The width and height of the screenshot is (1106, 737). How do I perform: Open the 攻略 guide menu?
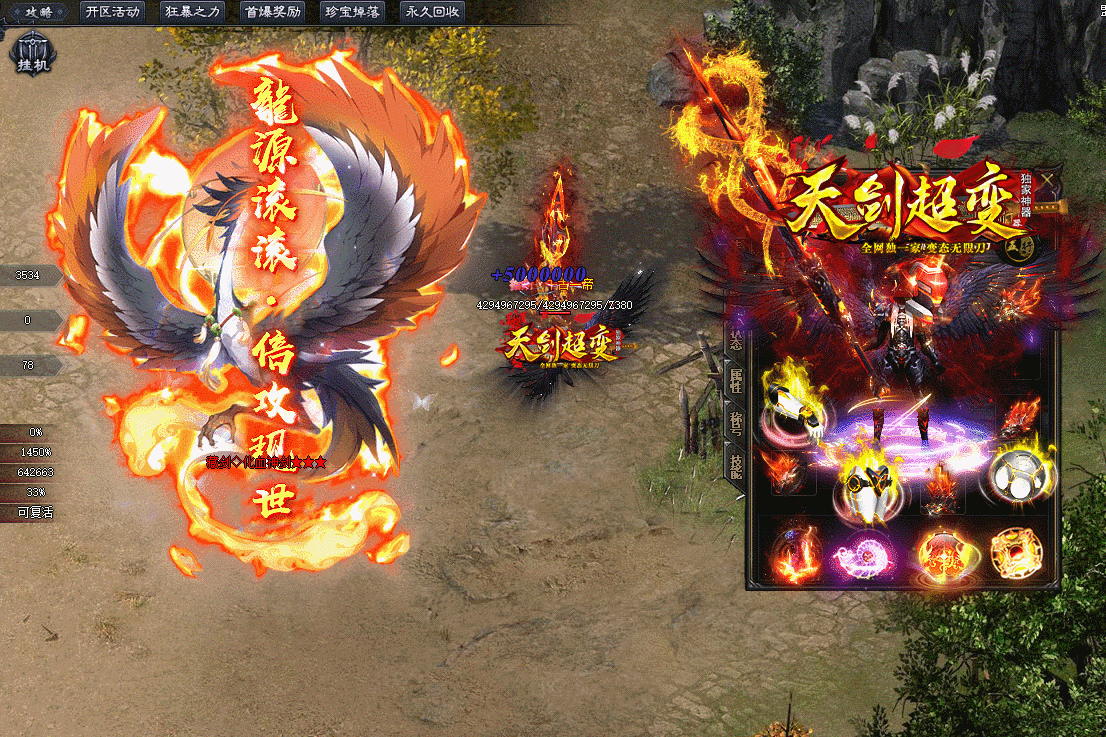point(38,12)
